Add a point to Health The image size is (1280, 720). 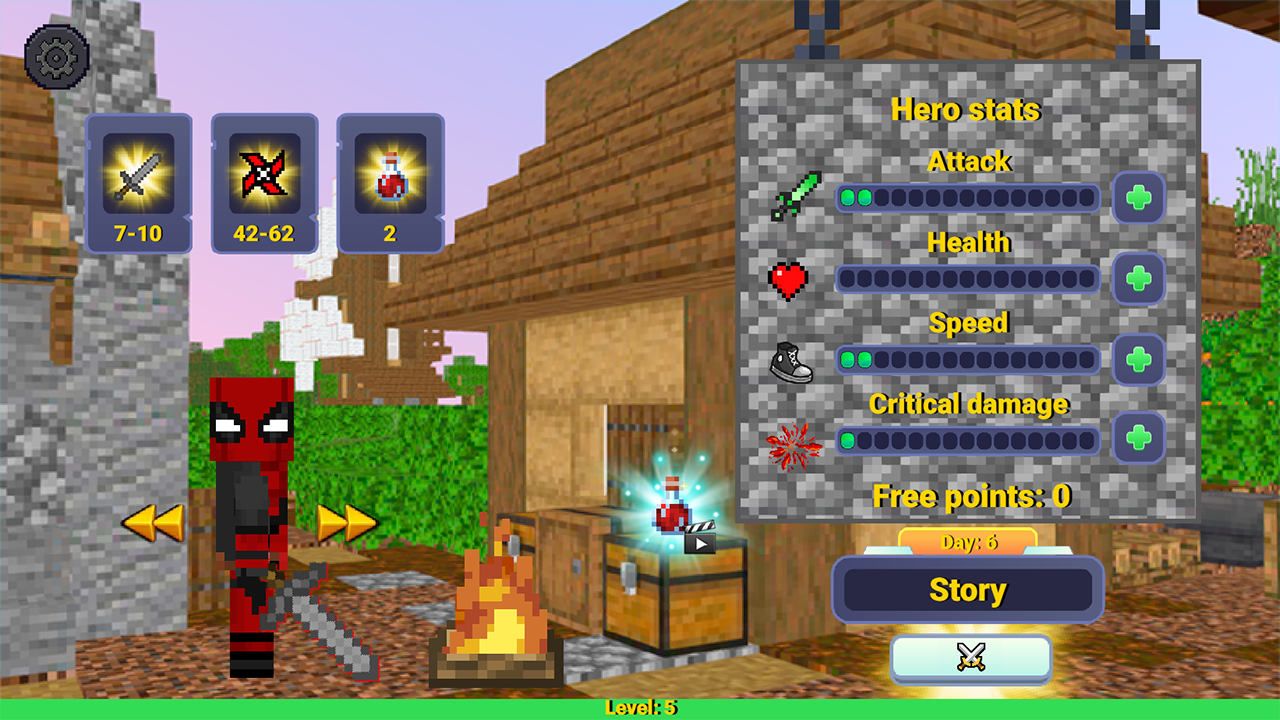pyautogui.click(x=1139, y=279)
